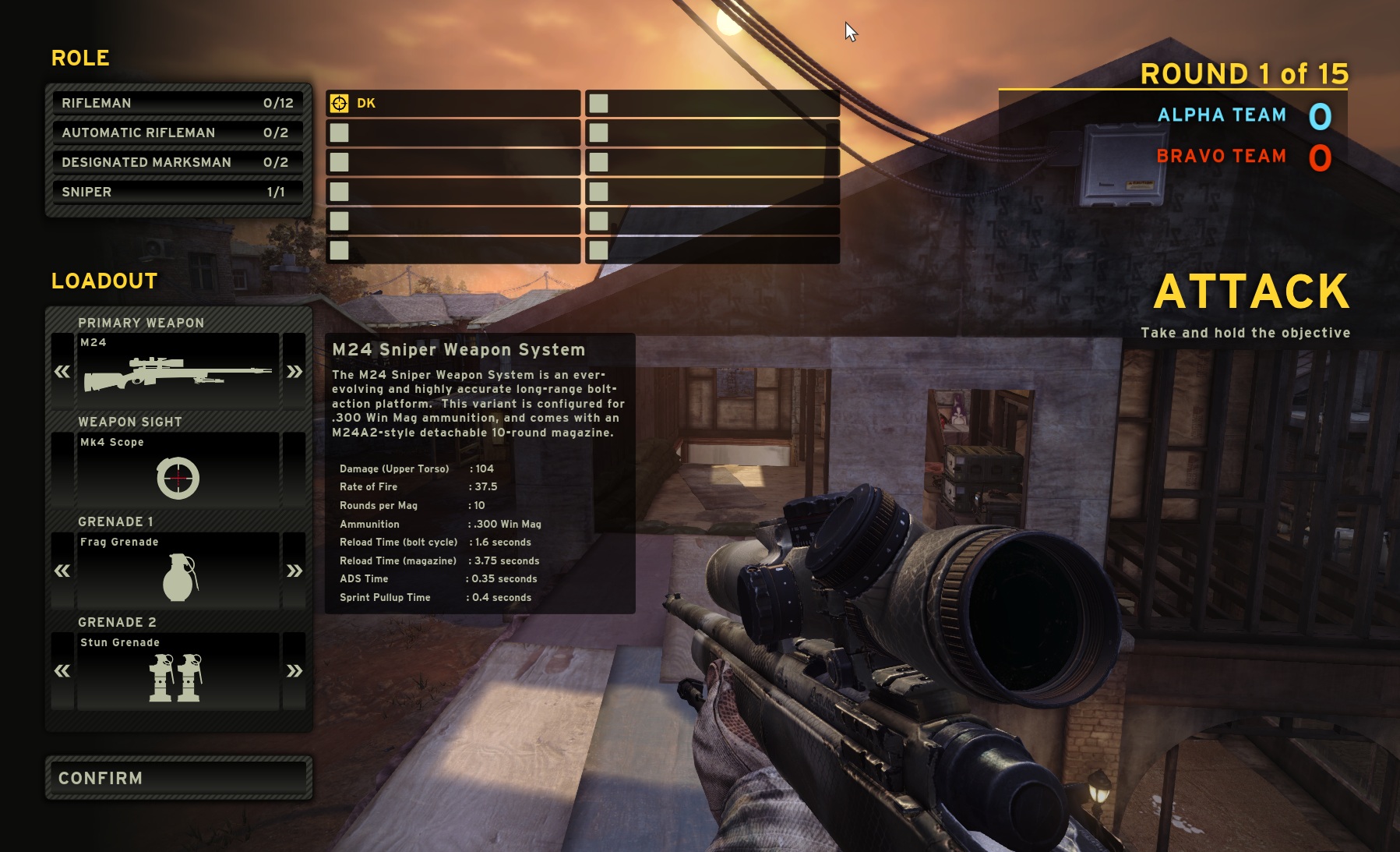This screenshot has height=852, width=1400.
Task: Choose the Automatic Rifleman role
Action: point(178,133)
